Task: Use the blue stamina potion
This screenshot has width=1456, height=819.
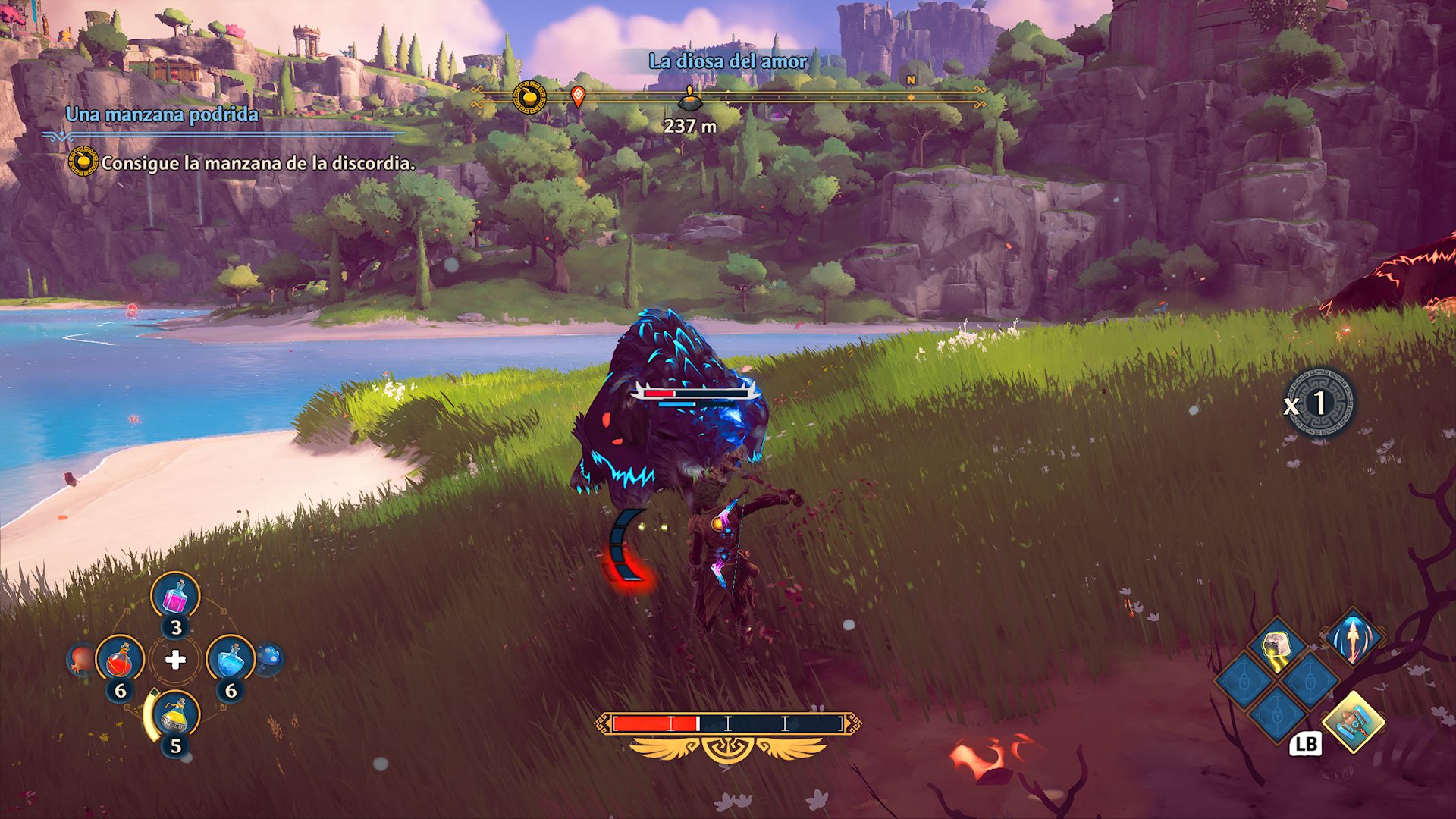Action: coord(231,660)
